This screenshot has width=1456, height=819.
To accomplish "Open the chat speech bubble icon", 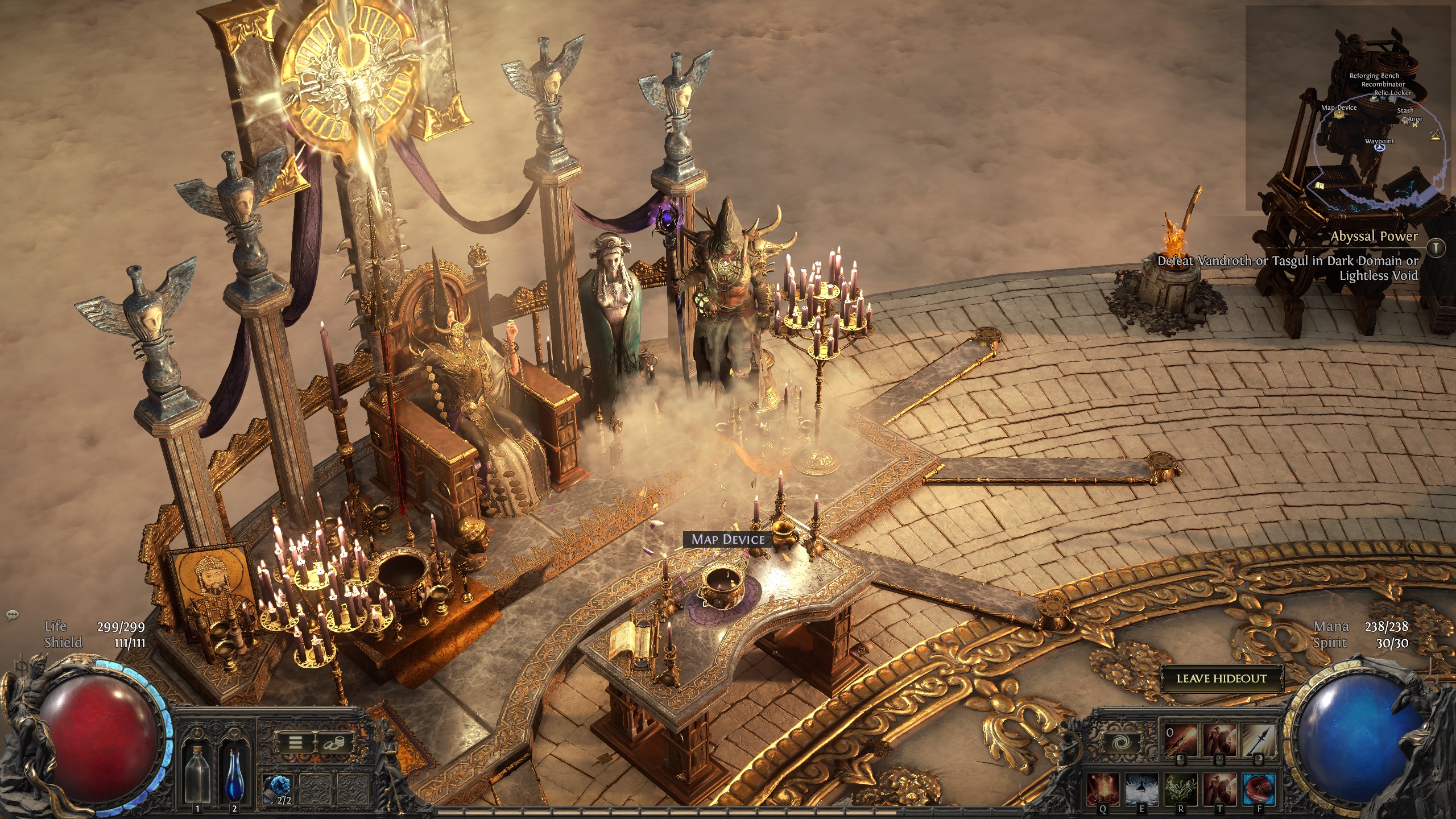I will coord(13,615).
